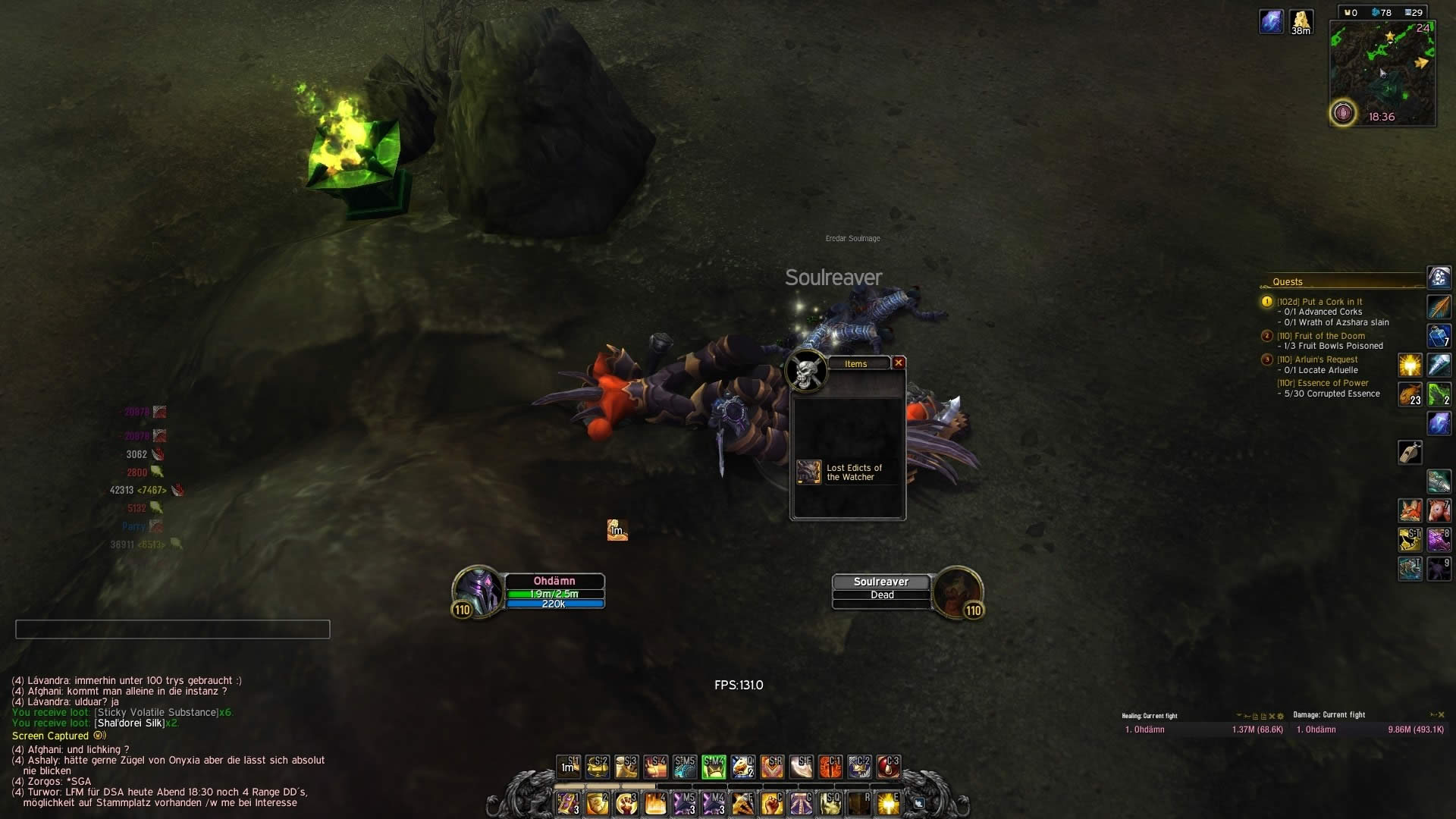Use the fox mount icon
The image size is (1456, 819).
tap(1410, 510)
